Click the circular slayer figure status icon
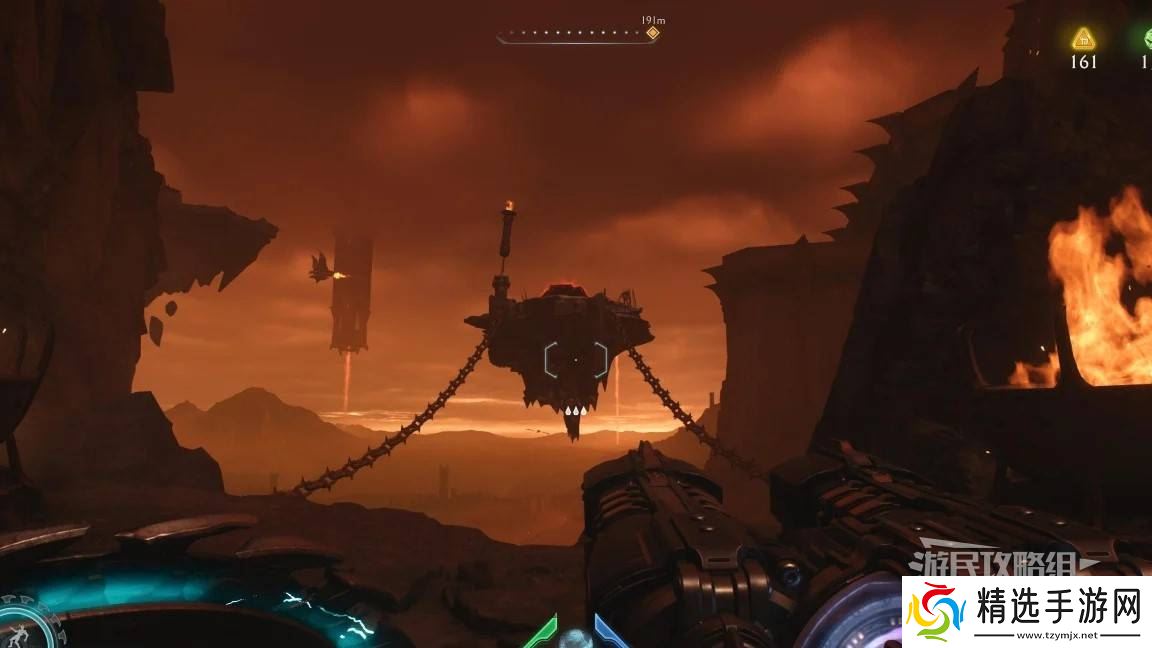Viewport: 1152px width, 648px height. point(22,625)
